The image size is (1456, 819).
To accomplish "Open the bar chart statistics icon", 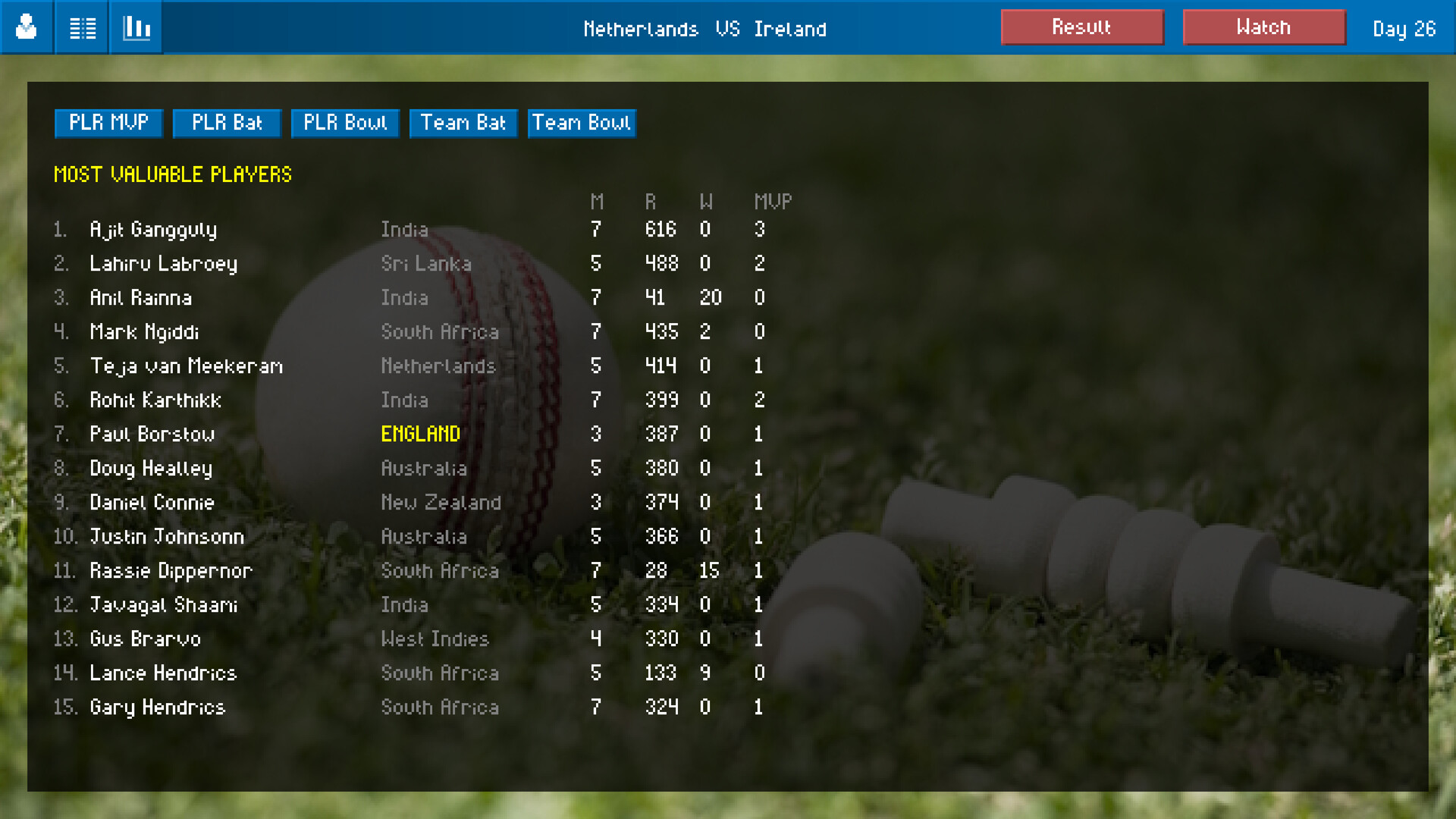I will click(135, 27).
